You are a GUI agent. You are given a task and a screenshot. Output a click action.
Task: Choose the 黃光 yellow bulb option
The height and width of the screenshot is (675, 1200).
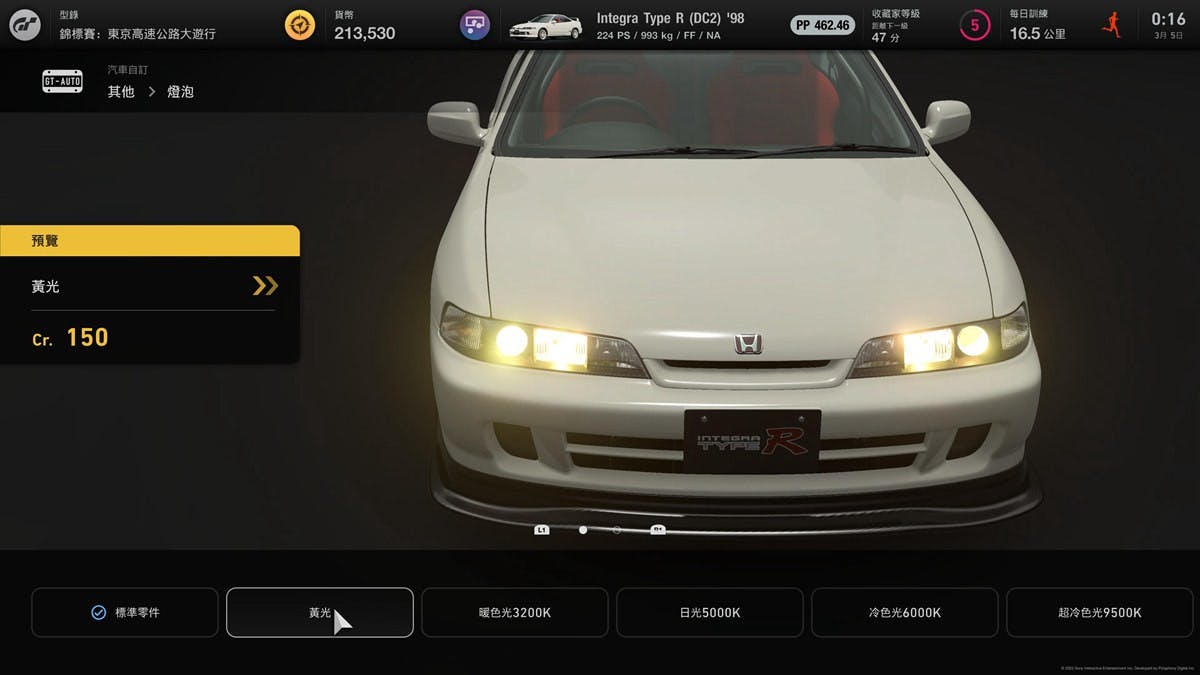pyautogui.click(x=319, y=612)
